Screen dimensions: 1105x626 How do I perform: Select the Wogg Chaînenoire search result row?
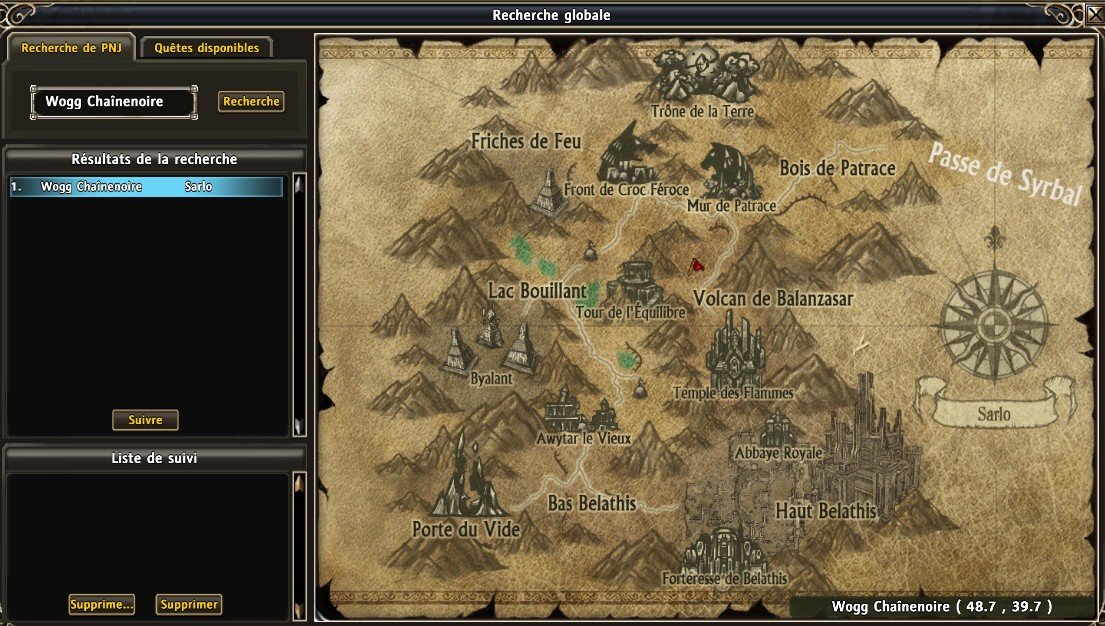(146, 187)
